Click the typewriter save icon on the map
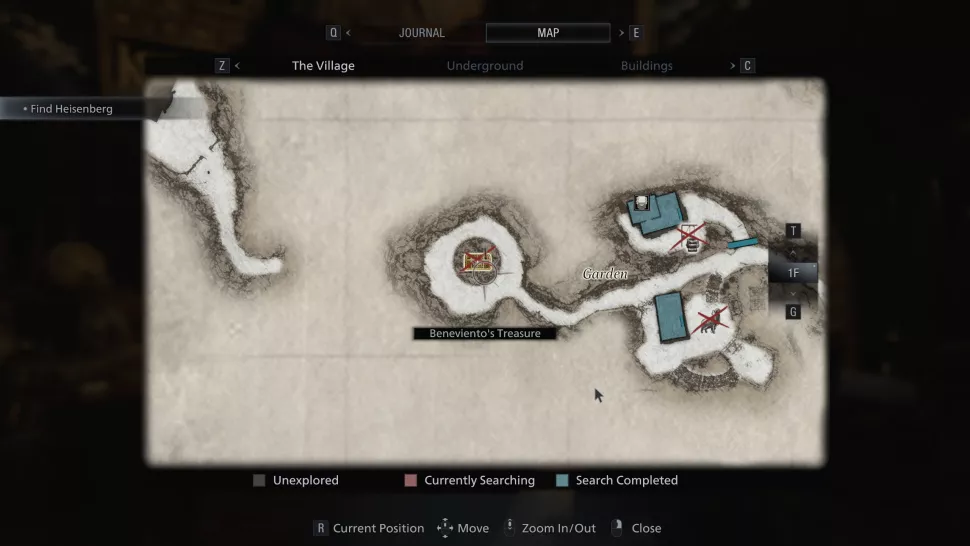The width and height of the screenshot is (970, 546). (641, 201)
